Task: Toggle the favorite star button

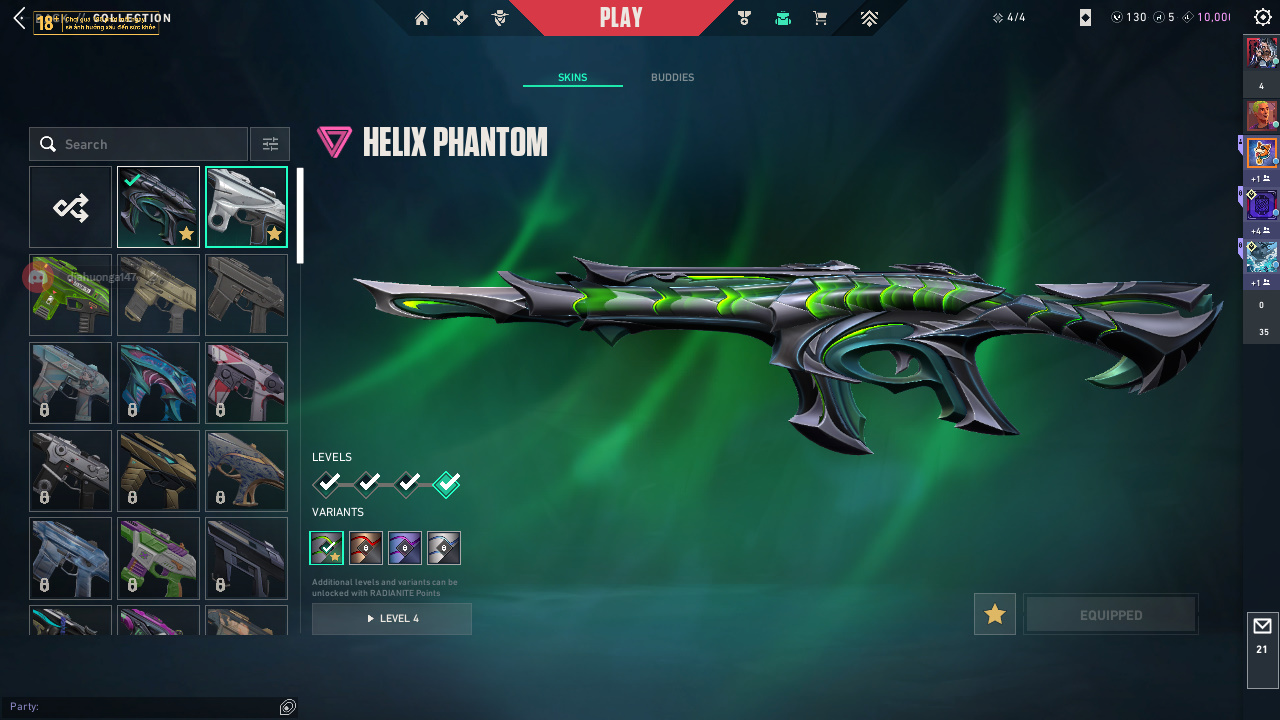Action: tap(995, 614)
